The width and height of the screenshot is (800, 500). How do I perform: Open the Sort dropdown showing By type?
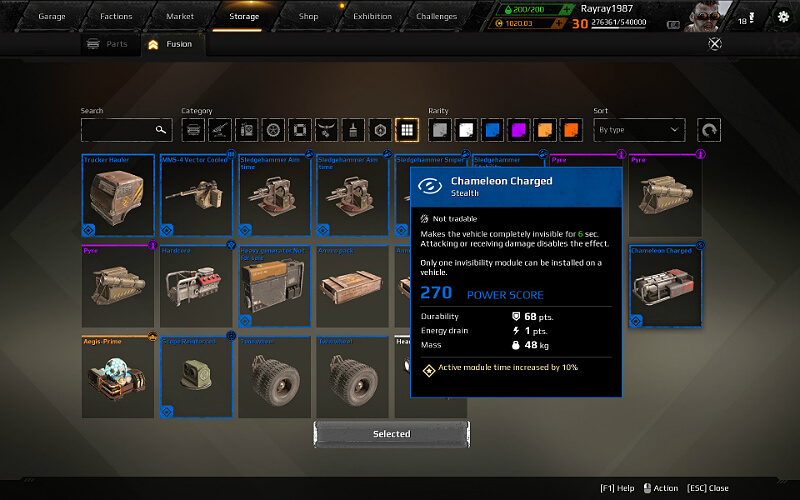638,130
